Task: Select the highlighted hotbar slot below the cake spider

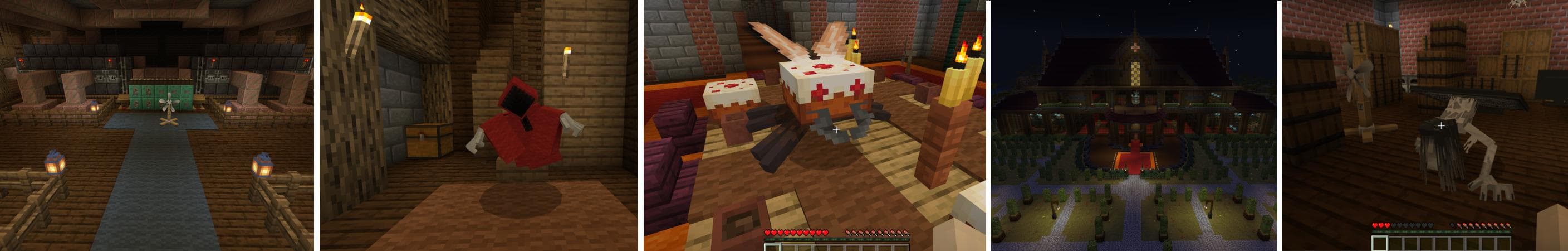Action: [x=771, y=245]
